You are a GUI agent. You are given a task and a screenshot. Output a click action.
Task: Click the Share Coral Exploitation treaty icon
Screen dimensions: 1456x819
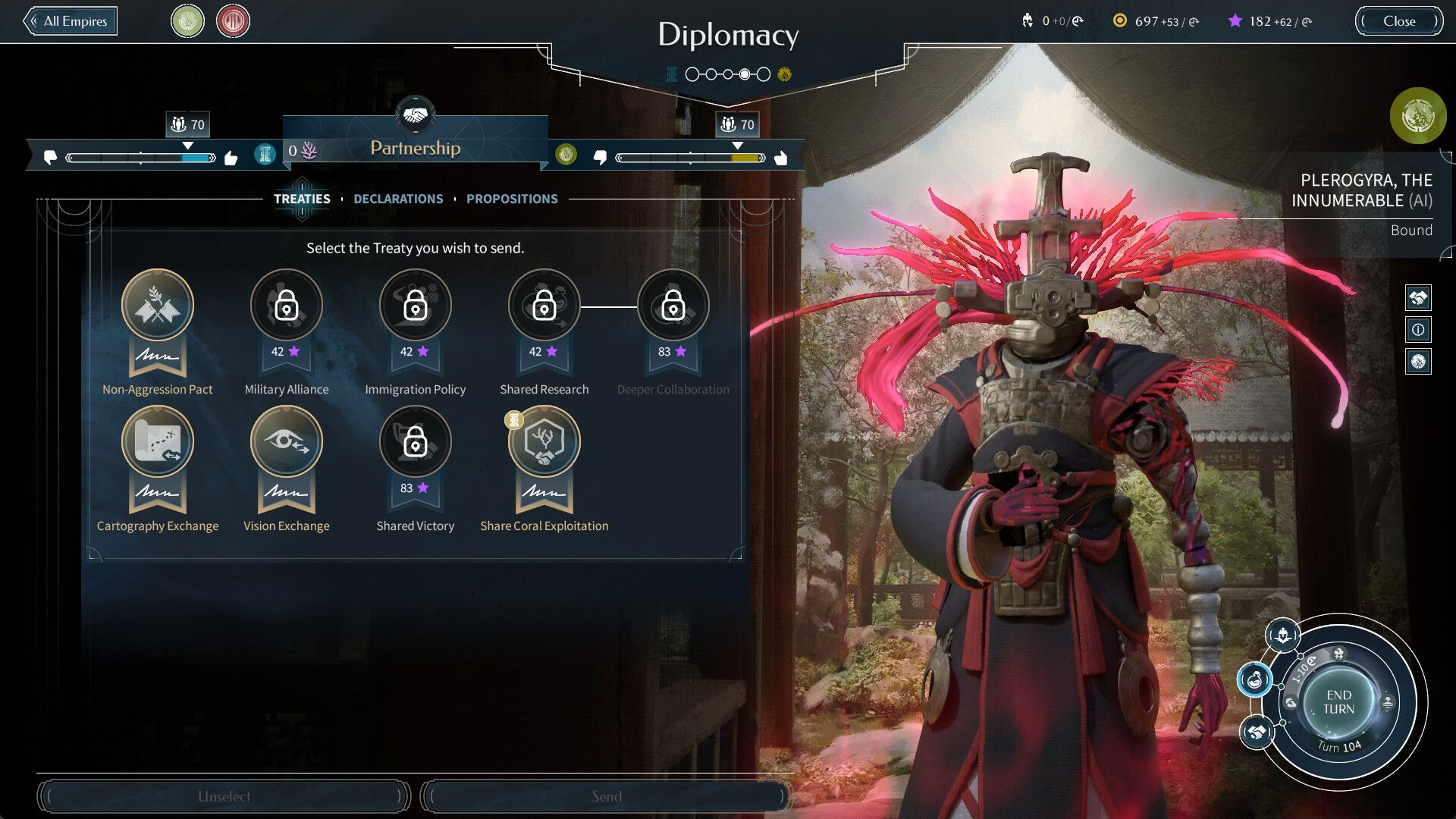pos(544,441)
